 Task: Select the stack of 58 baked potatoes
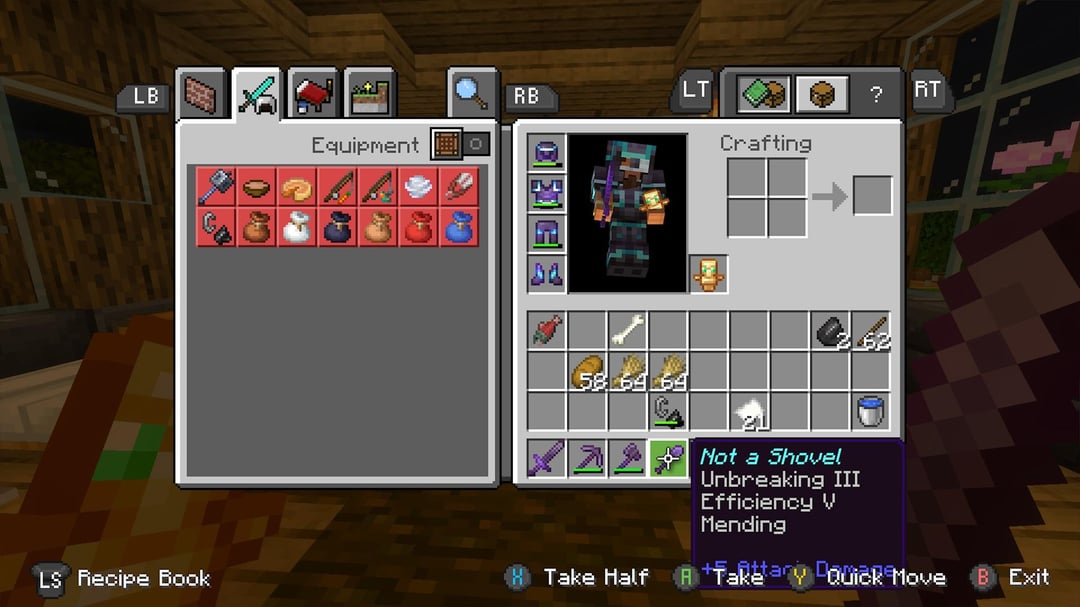[x=588, y=371]
